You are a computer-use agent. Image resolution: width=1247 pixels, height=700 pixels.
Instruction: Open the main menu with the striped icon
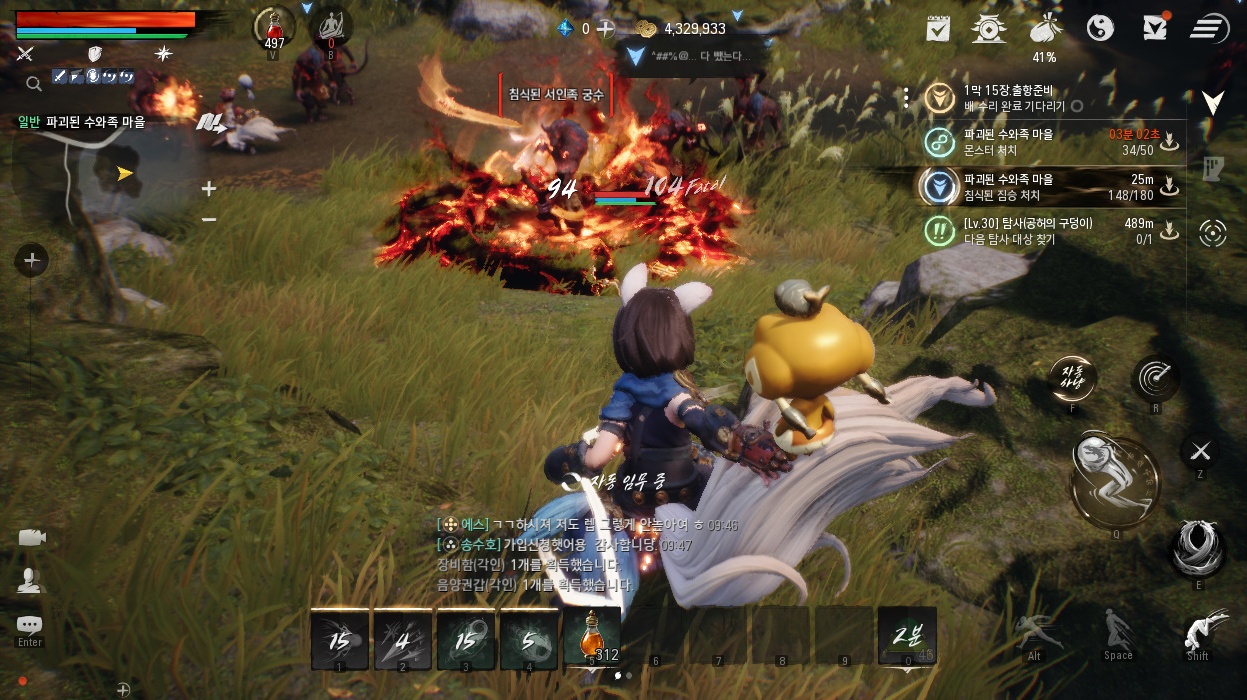[1209, 28]
